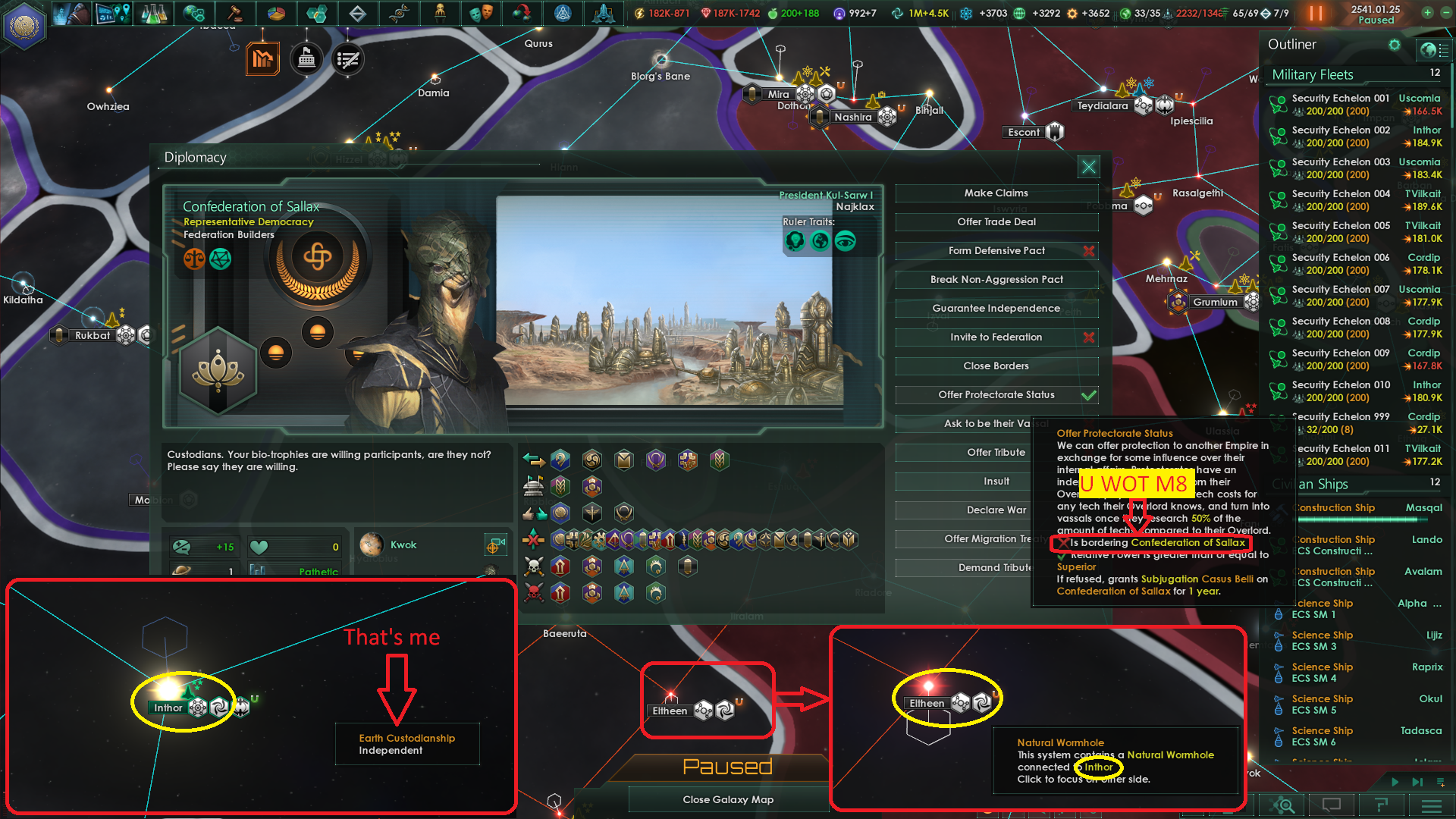The height and width of the screenshot is (819, 1456).
Task: Open the game menu via the hamburger icon
Action: tap(1432, 806)
